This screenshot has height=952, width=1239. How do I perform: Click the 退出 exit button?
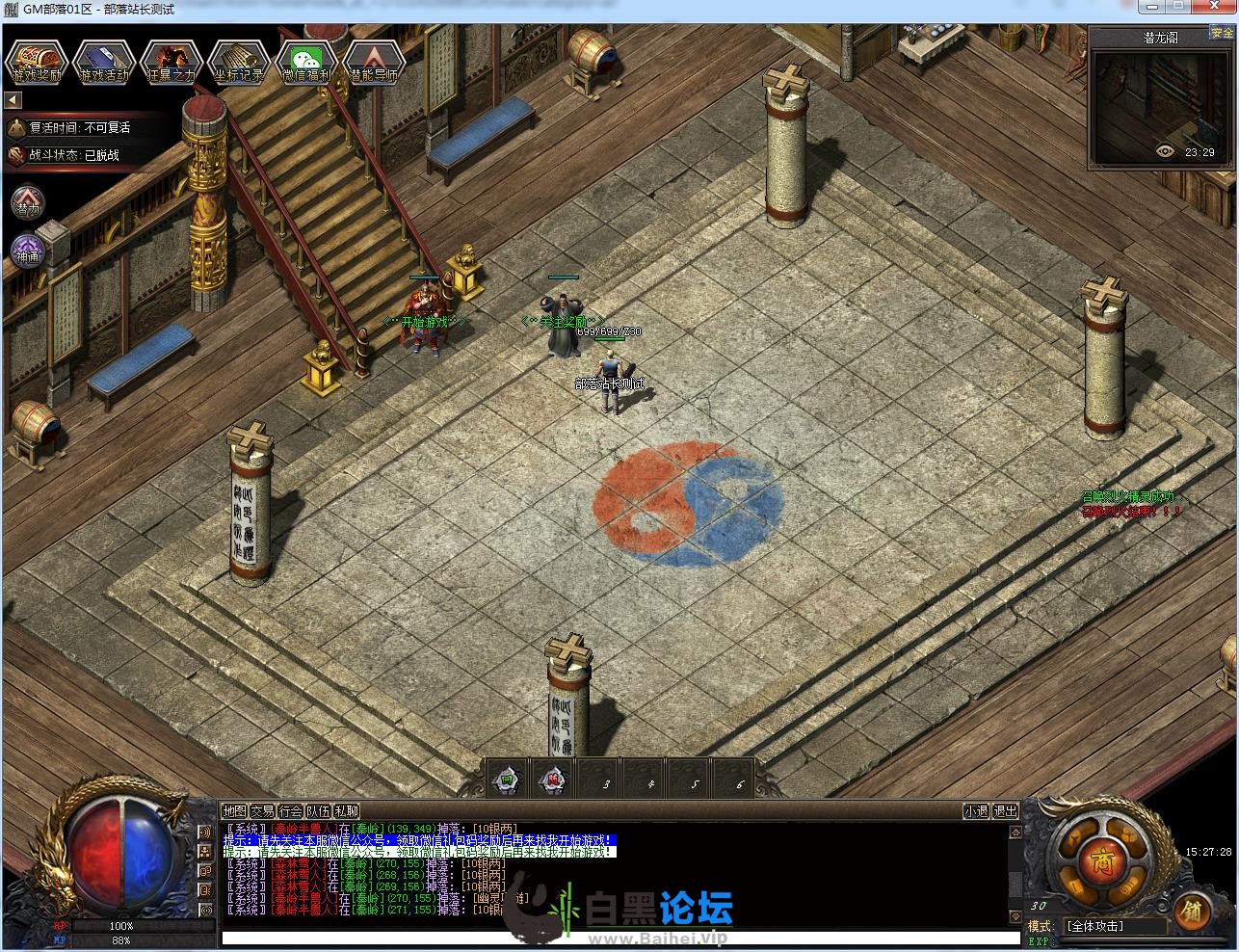tap(1006, 811)
